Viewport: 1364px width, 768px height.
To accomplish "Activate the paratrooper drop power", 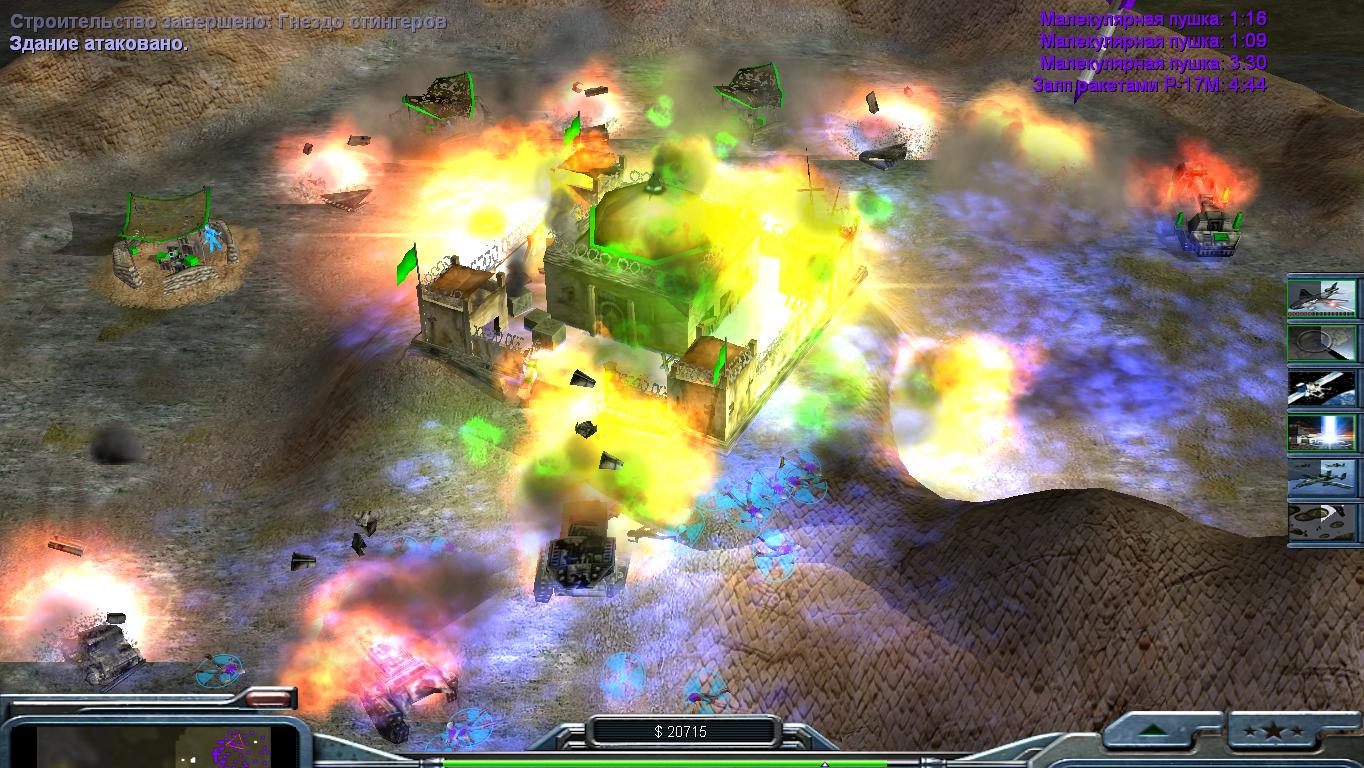I will tap(1322, 522).
